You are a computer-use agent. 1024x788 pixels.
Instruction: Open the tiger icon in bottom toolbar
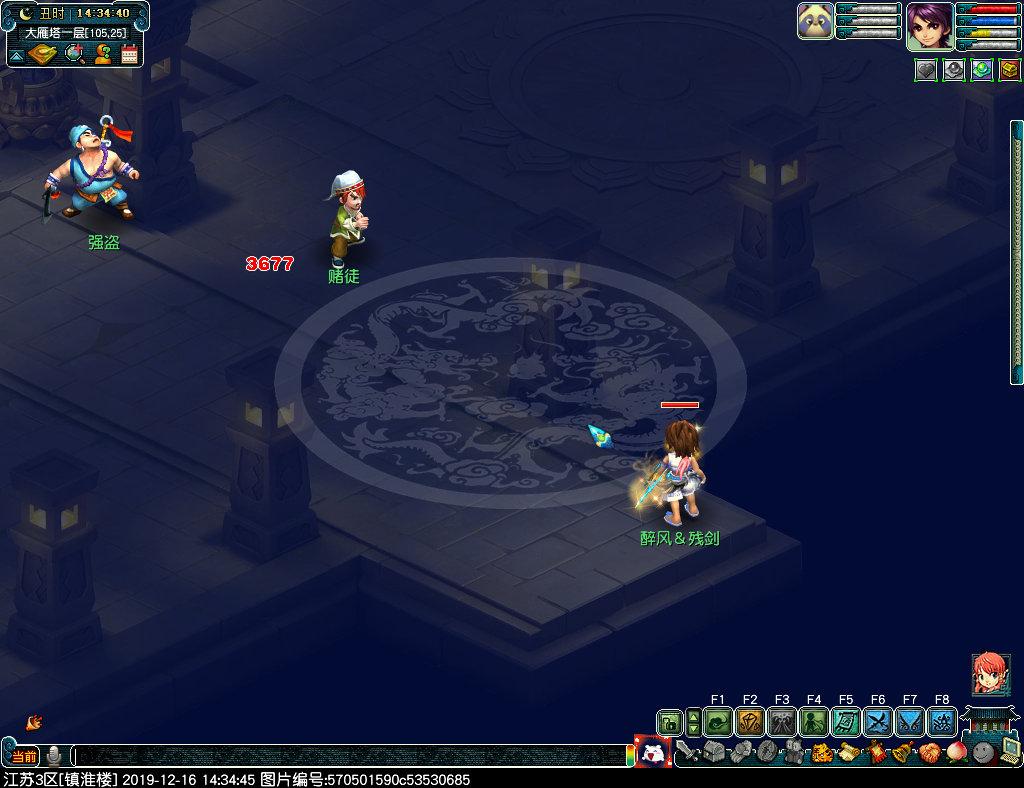(822, 752)
